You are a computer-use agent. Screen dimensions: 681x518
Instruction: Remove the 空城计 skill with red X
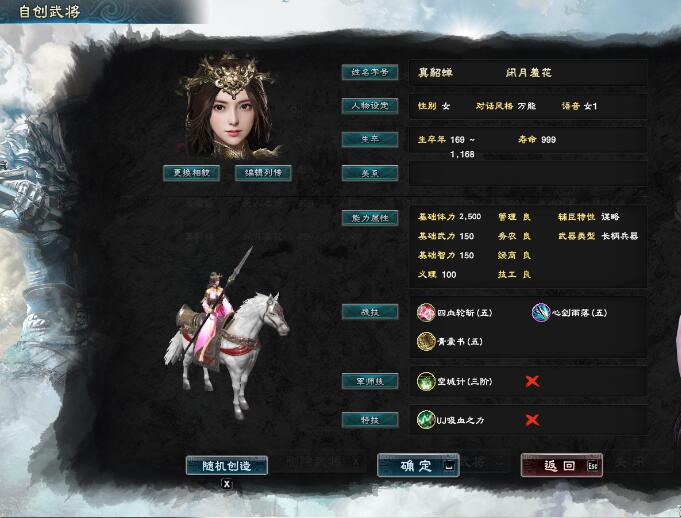tap(532, 381)
